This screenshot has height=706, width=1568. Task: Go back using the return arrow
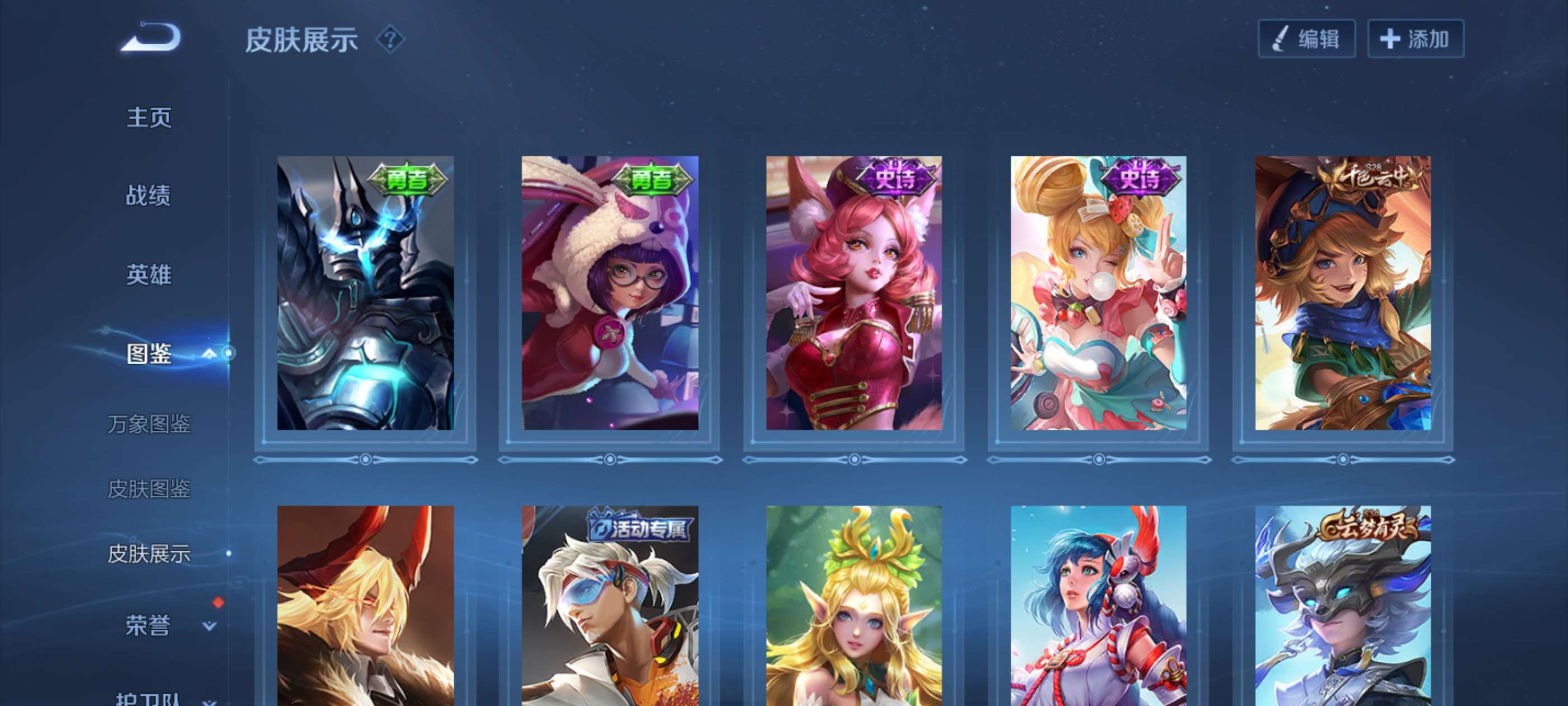(x=152, y=38)
